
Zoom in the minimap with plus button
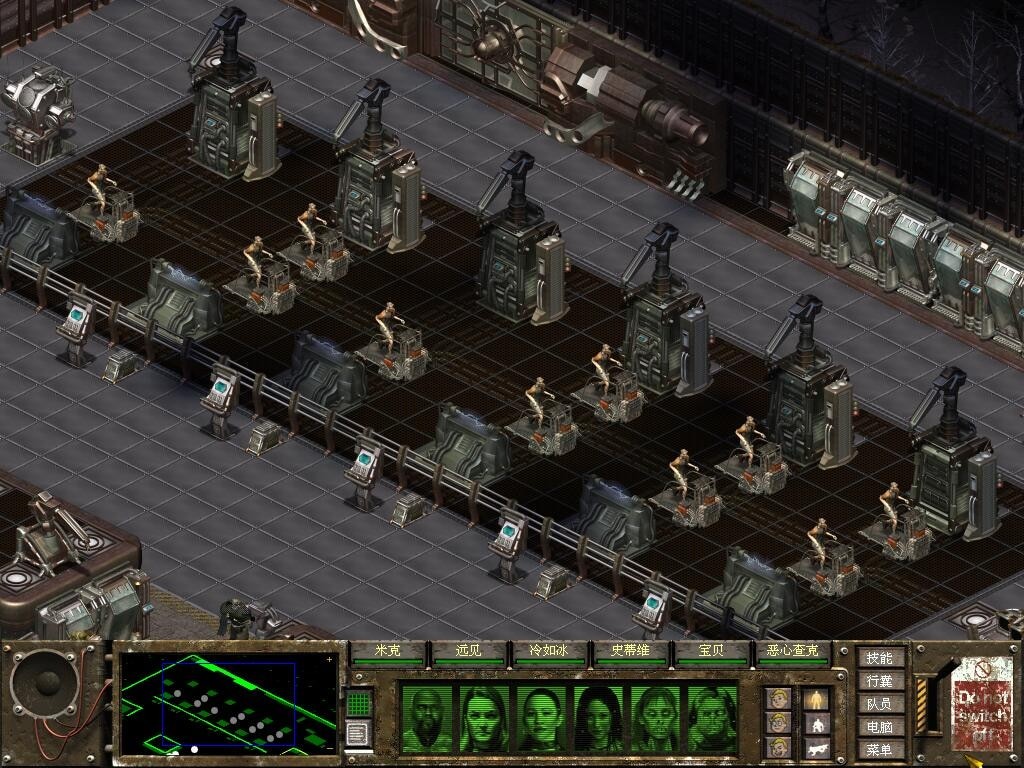pos(330,660)
